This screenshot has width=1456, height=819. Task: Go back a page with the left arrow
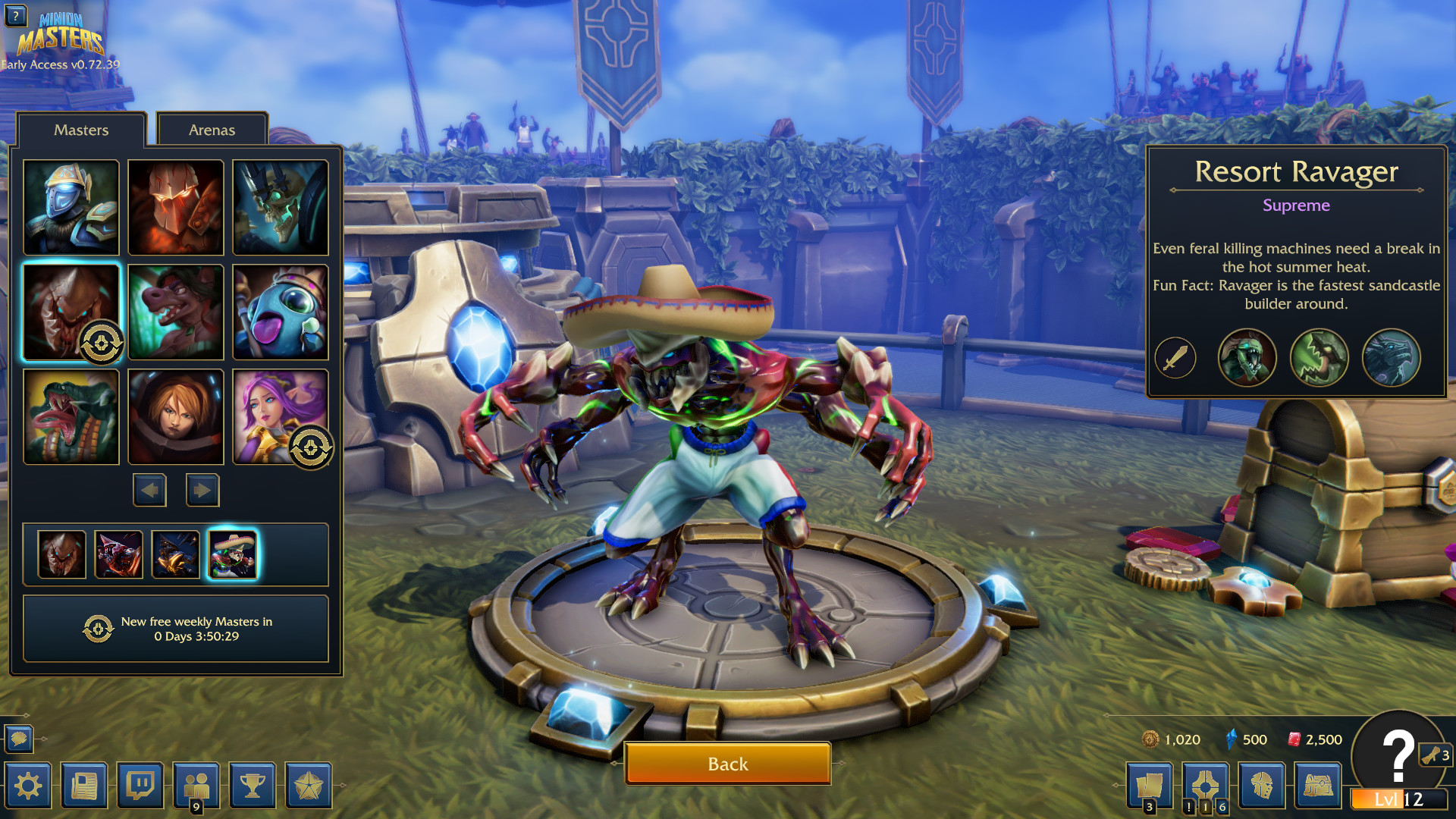(149, 490)
